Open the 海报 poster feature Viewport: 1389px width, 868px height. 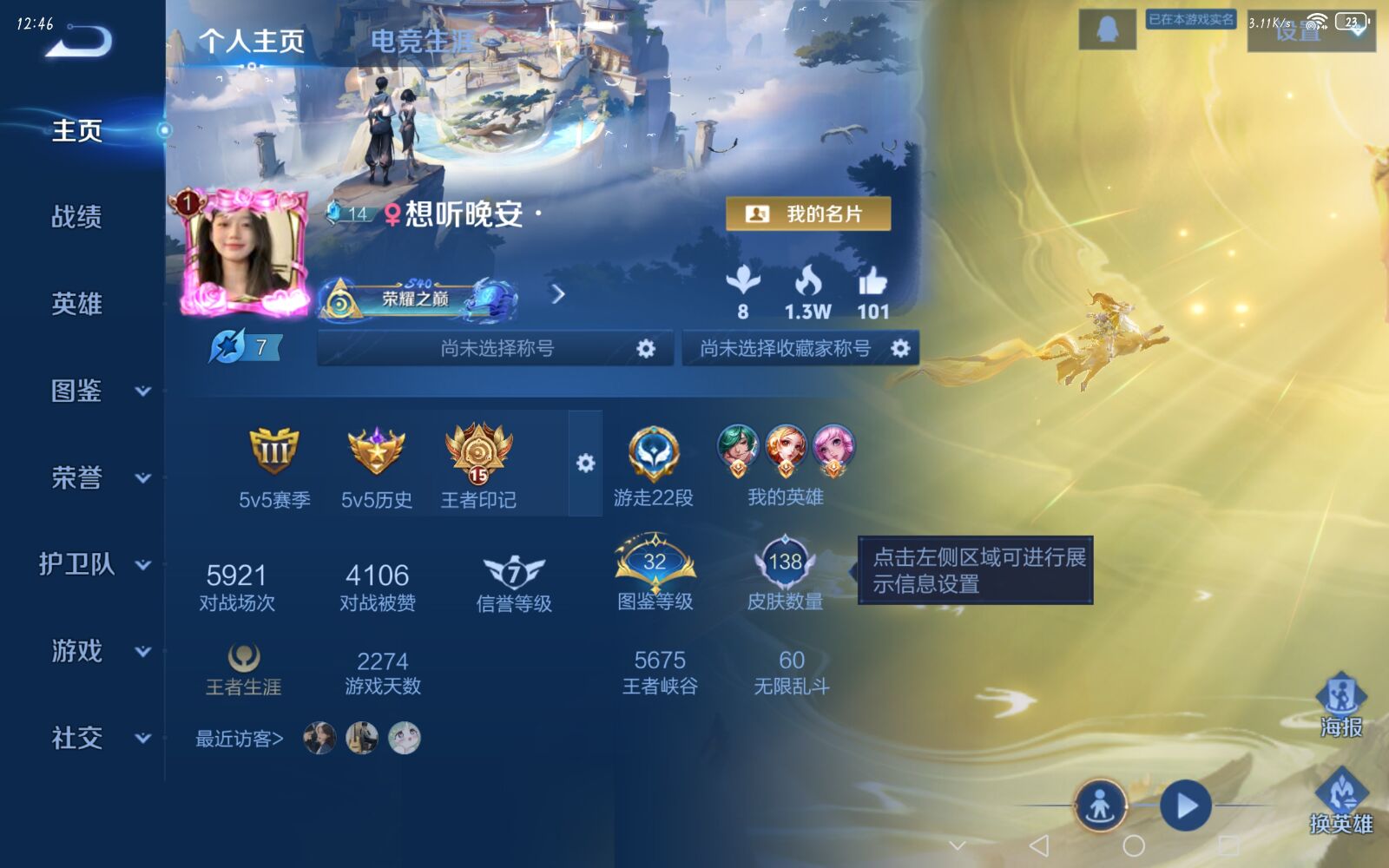coord(1341,699)
